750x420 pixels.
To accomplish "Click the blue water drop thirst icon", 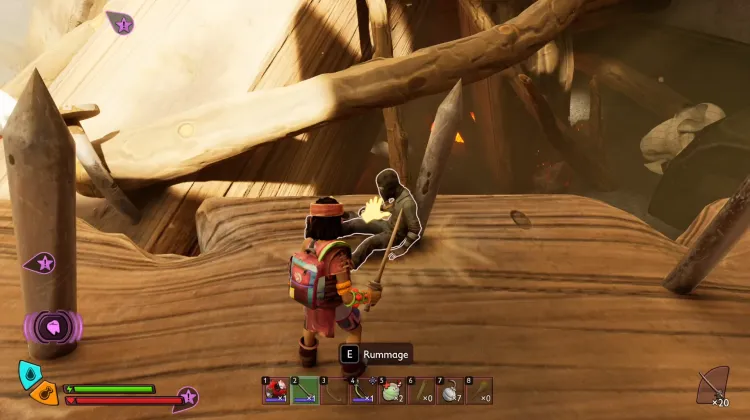I will click(29, 374).
